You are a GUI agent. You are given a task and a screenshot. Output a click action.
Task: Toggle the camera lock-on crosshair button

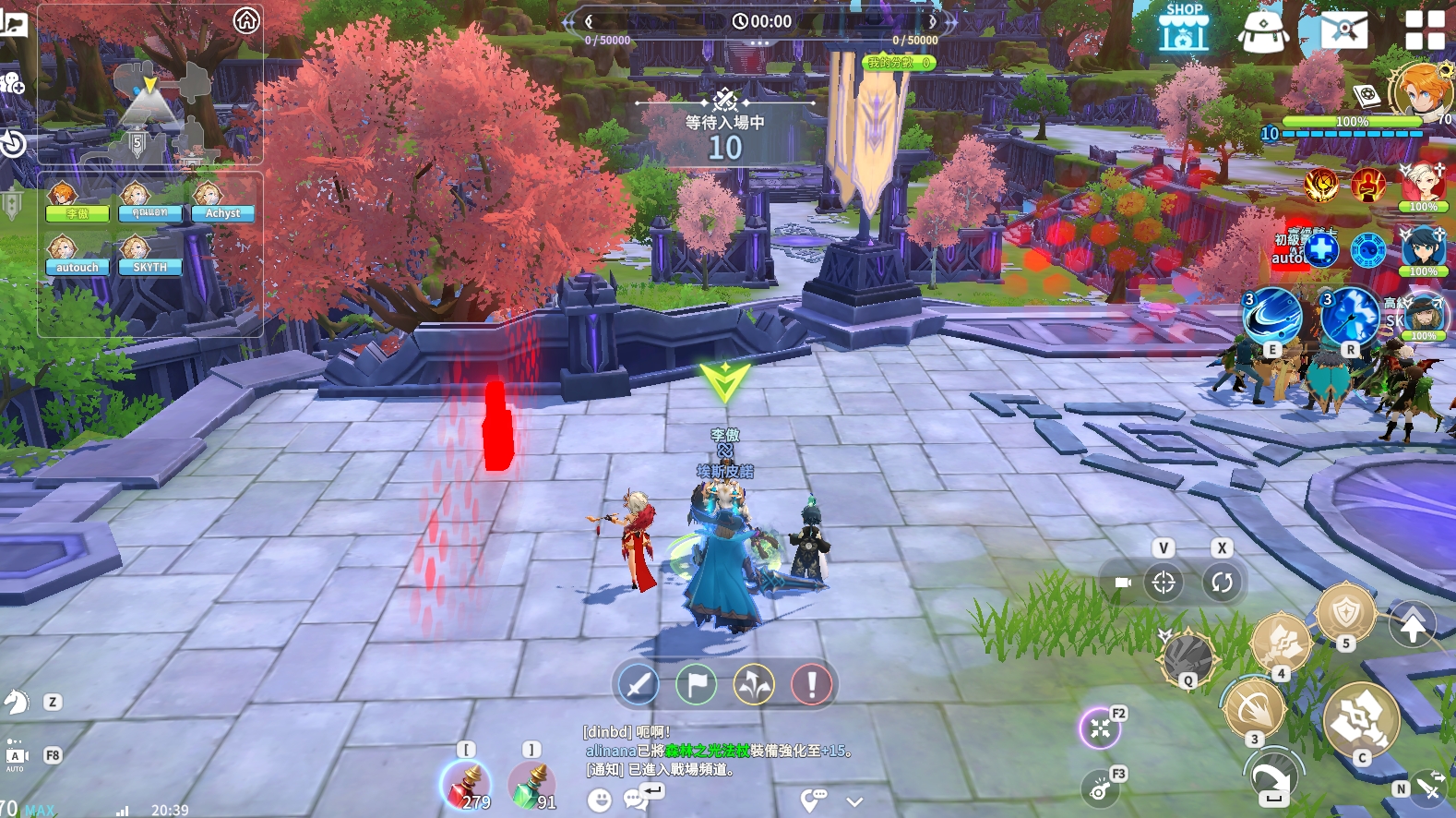pos(1164,583)
